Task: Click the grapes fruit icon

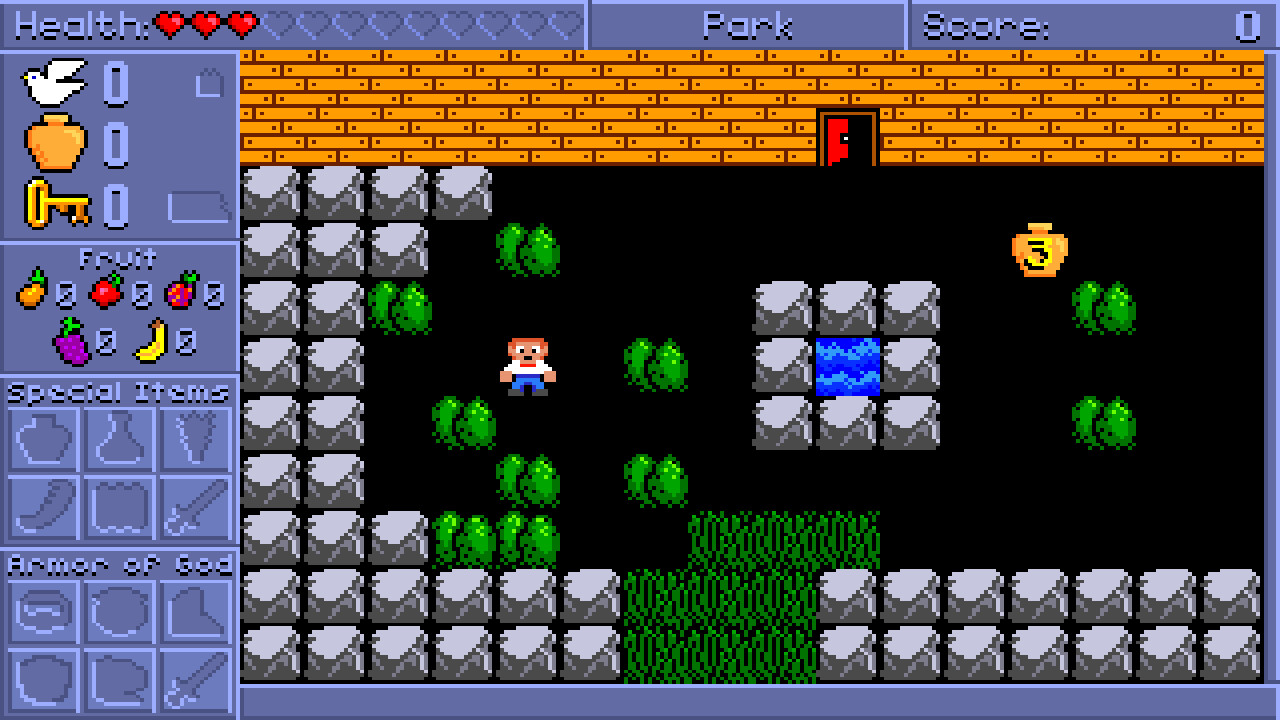Action: pos(70,343)
